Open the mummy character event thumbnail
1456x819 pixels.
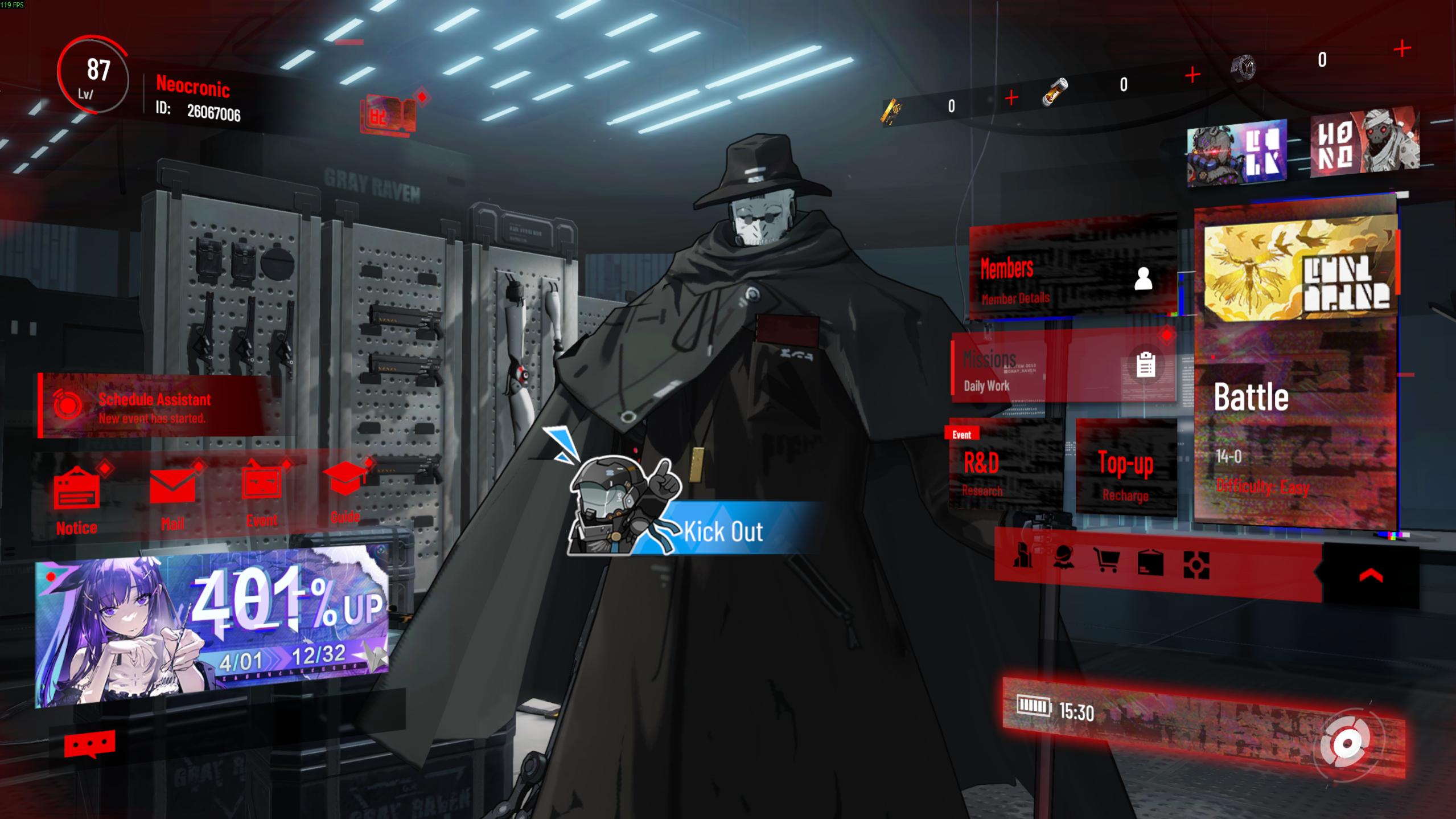tap(1365, 142)
